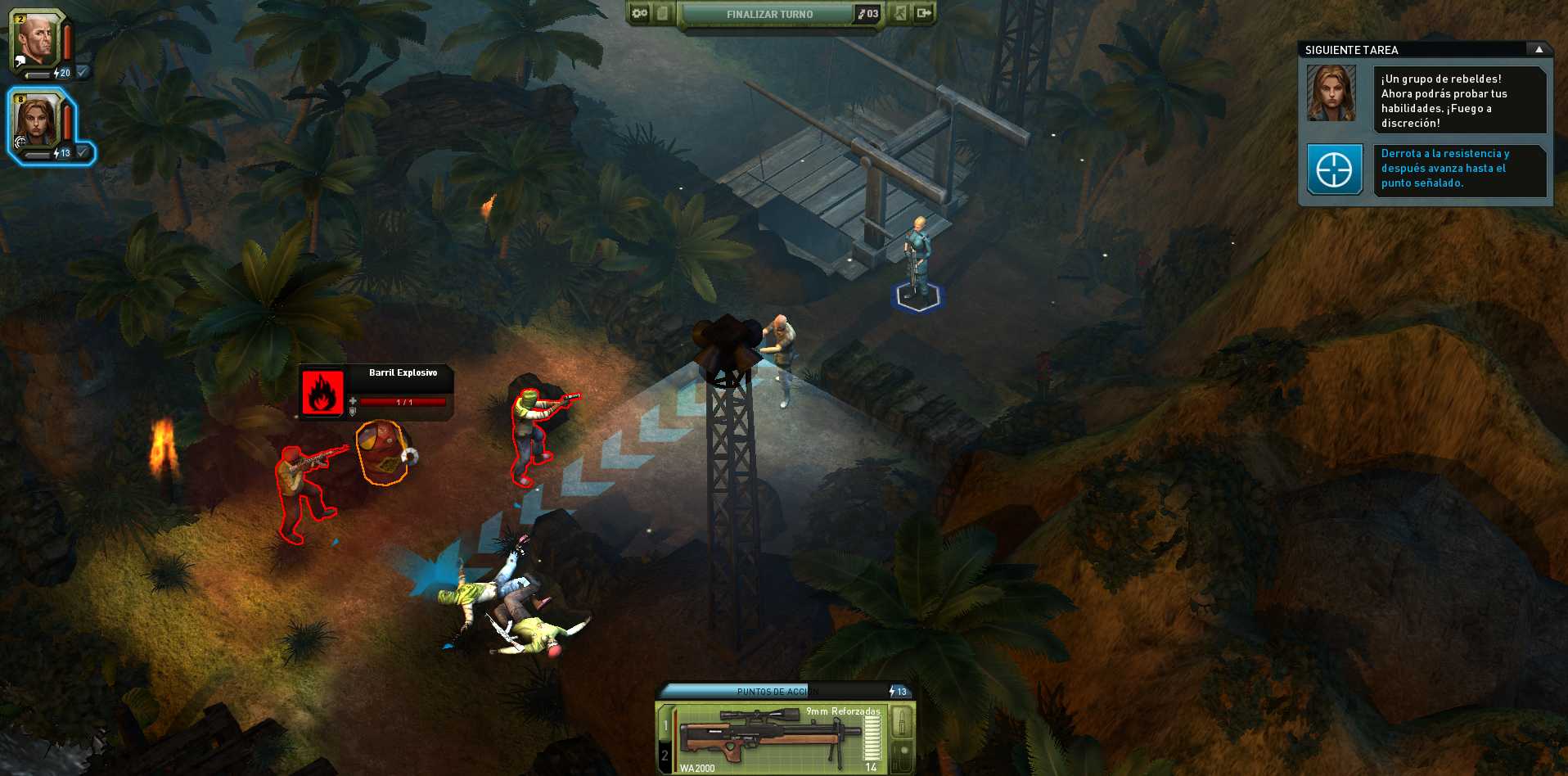
Task: Select the female sniper portrait
Action: pyautogui.click(x=38, y=120)
